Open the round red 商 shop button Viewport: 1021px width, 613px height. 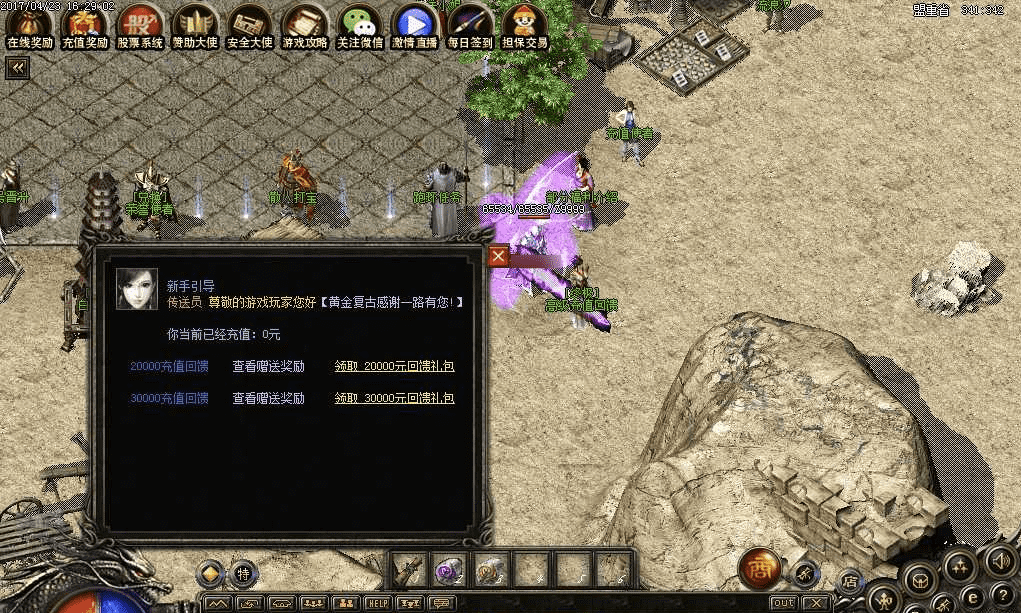(758, 568)
